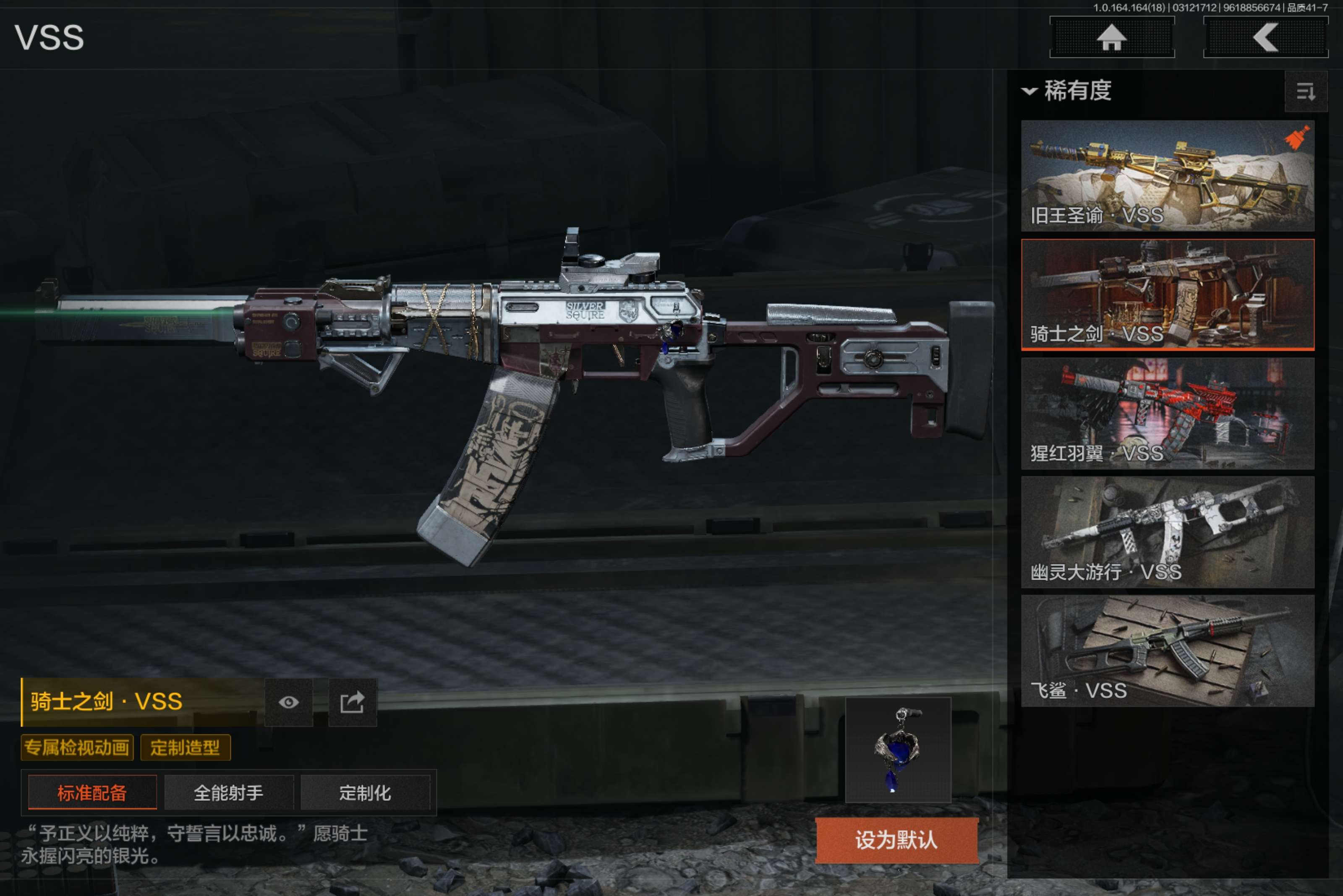Screen dimensions: 1343x896
Task: Select the 幽灵大游行 · VSS skin
Action: (1167, 532)
